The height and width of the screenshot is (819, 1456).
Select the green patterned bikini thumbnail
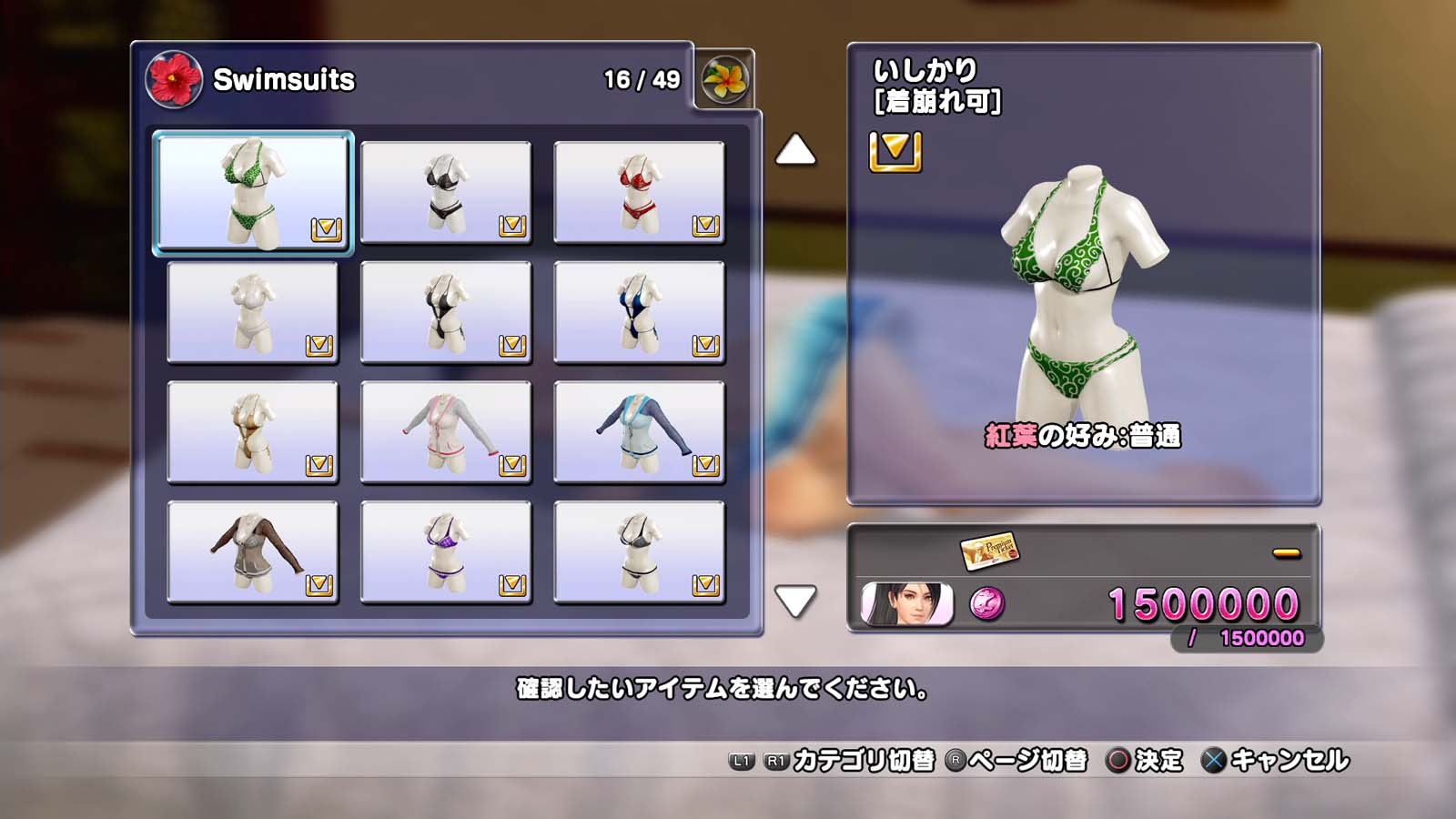click(253, 193)
